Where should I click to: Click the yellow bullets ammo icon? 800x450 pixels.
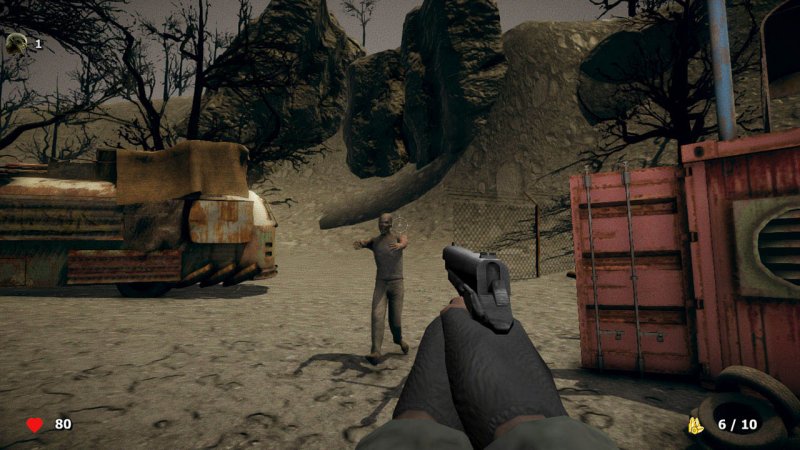(x=695, y=425)
